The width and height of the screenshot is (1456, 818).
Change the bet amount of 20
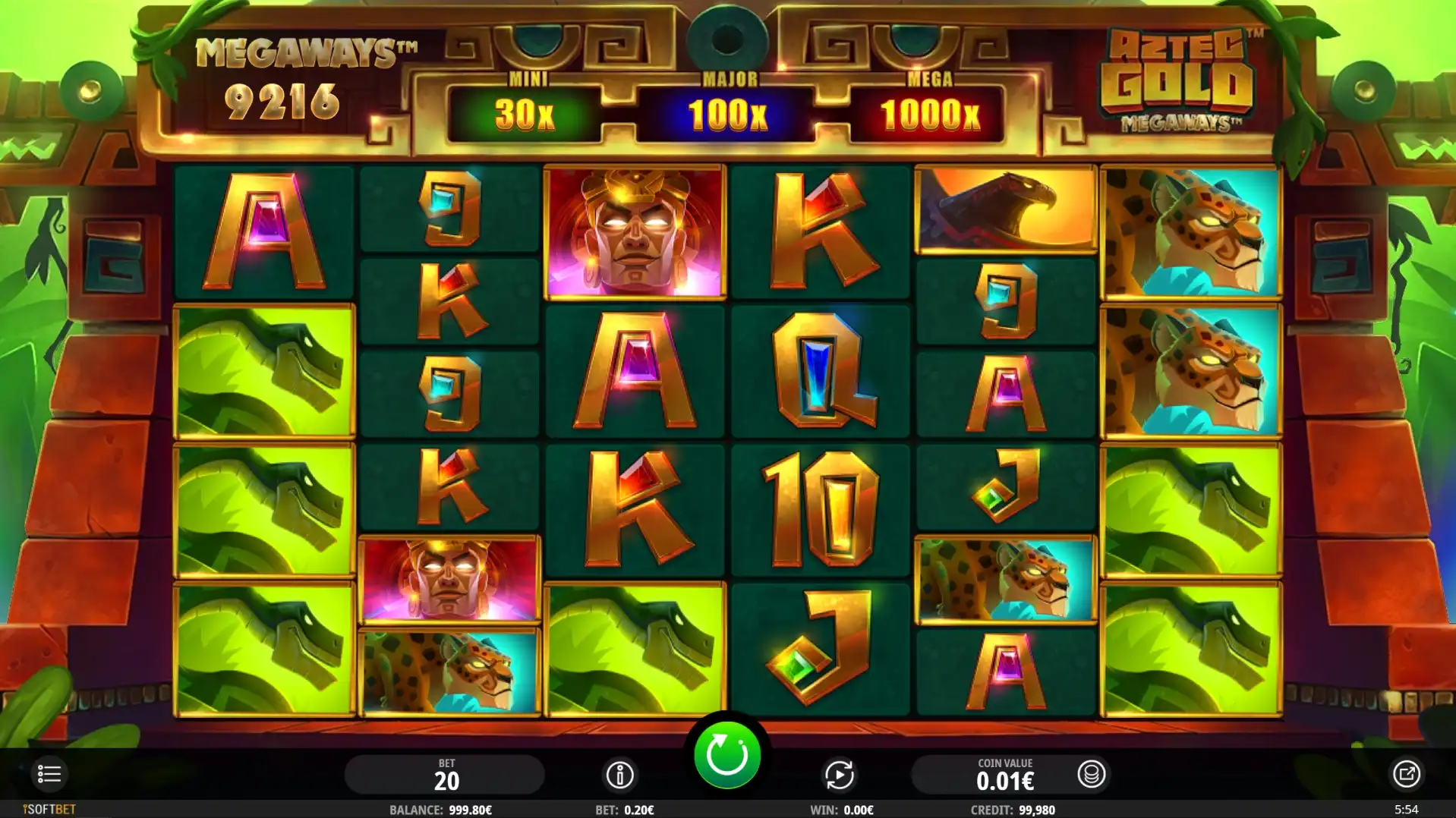(446, 775)
